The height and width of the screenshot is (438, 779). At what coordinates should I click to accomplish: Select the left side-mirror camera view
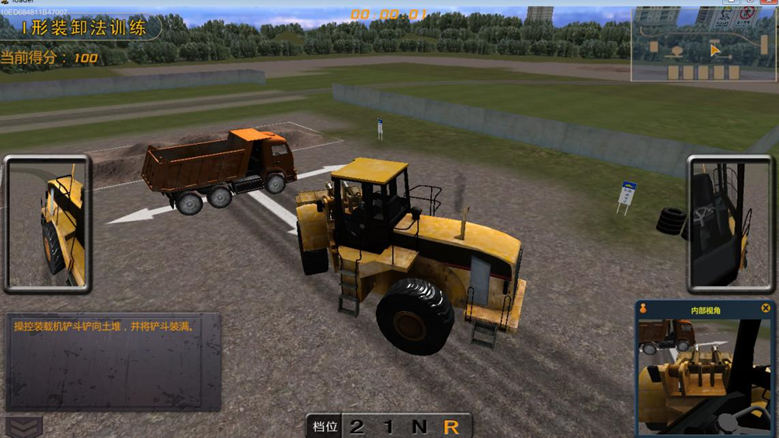(48, 223)
